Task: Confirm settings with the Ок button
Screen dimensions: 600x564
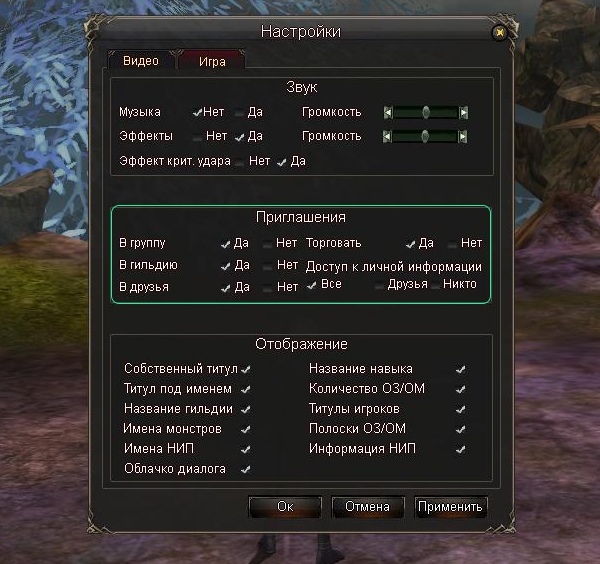Action: point(285,506)
